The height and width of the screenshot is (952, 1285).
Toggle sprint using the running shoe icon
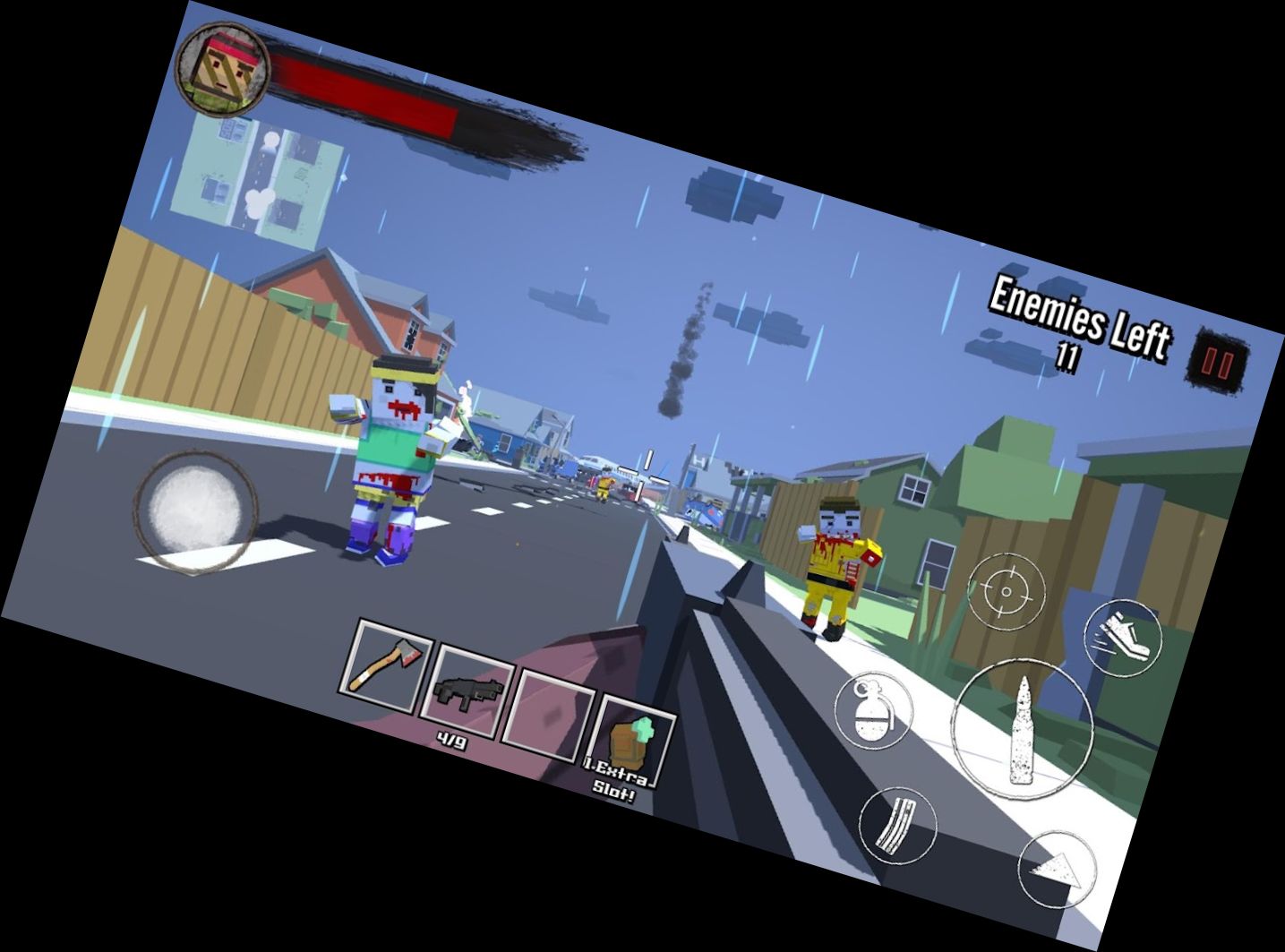point(1124,639)
